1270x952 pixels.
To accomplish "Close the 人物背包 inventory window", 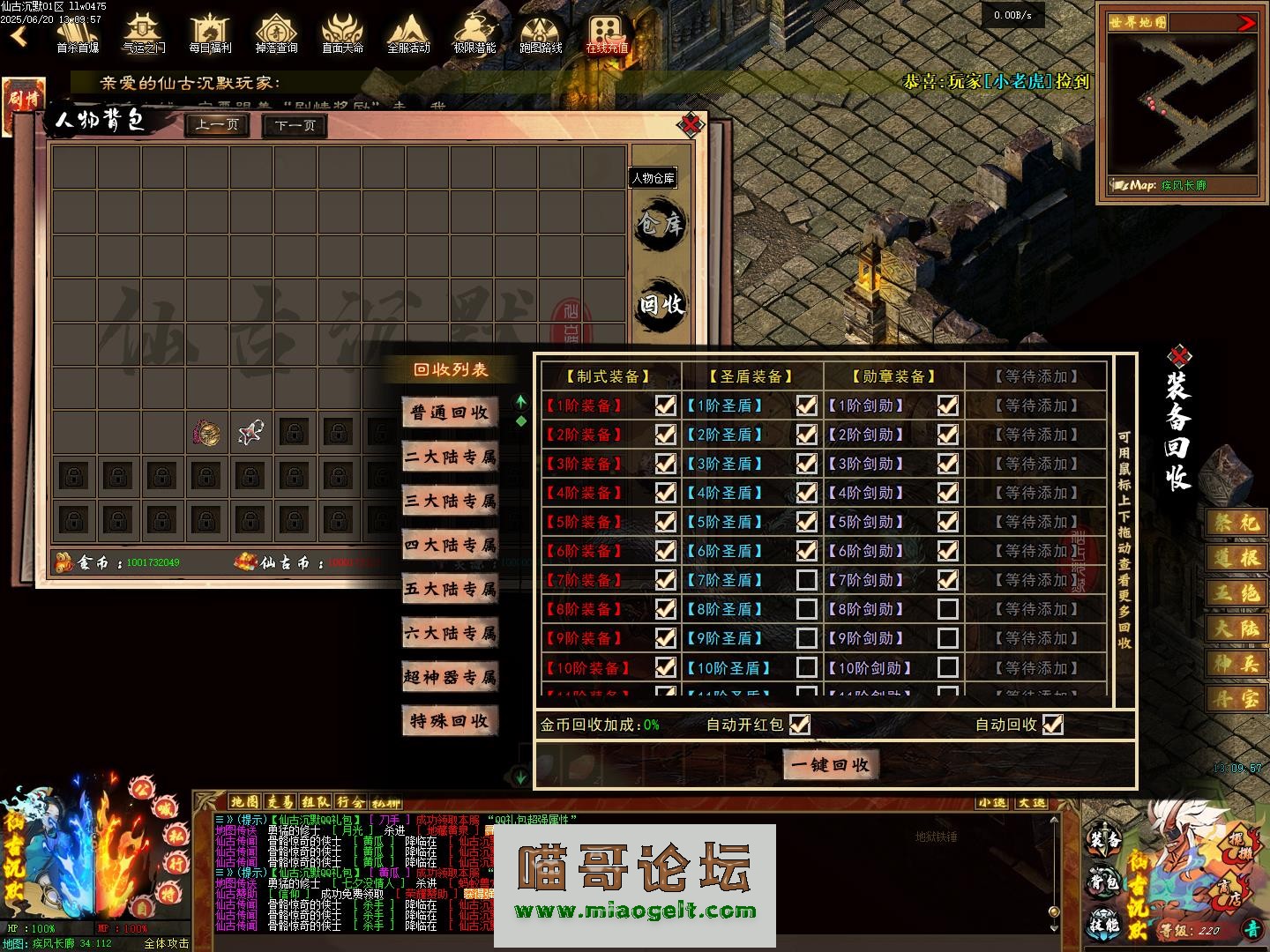I will [691, 125].
